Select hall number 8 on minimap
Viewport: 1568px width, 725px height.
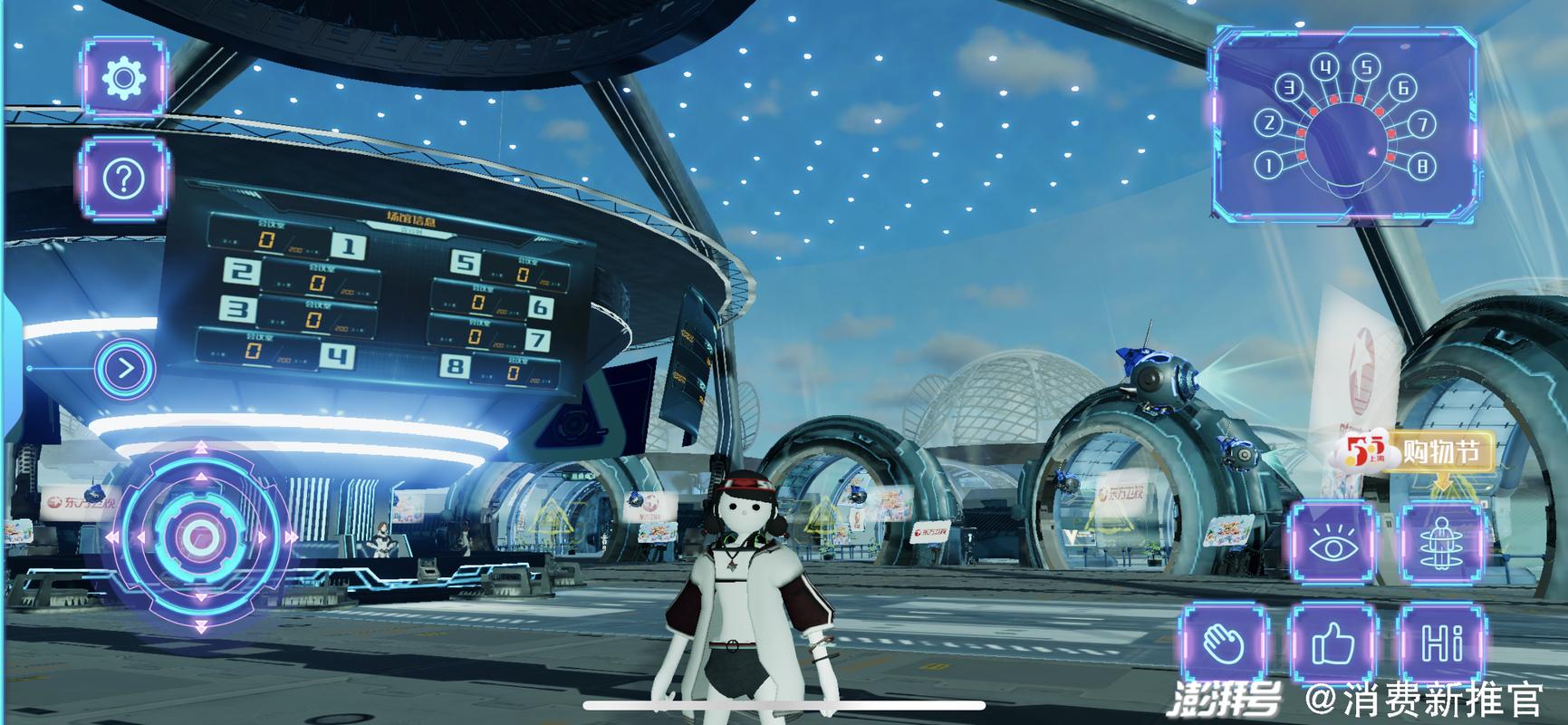tap(1422, 166)
